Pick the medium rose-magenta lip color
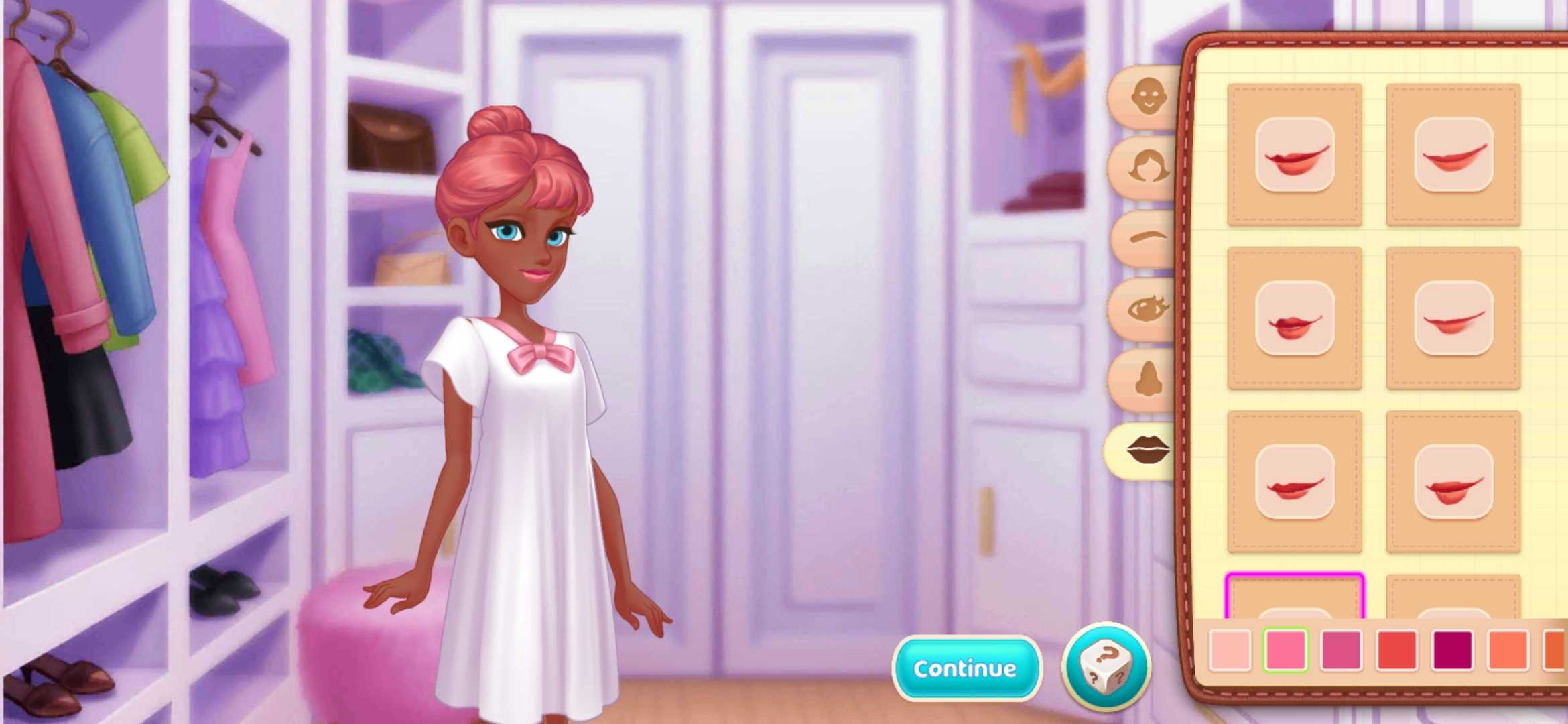 click(x=1341, y=650)
